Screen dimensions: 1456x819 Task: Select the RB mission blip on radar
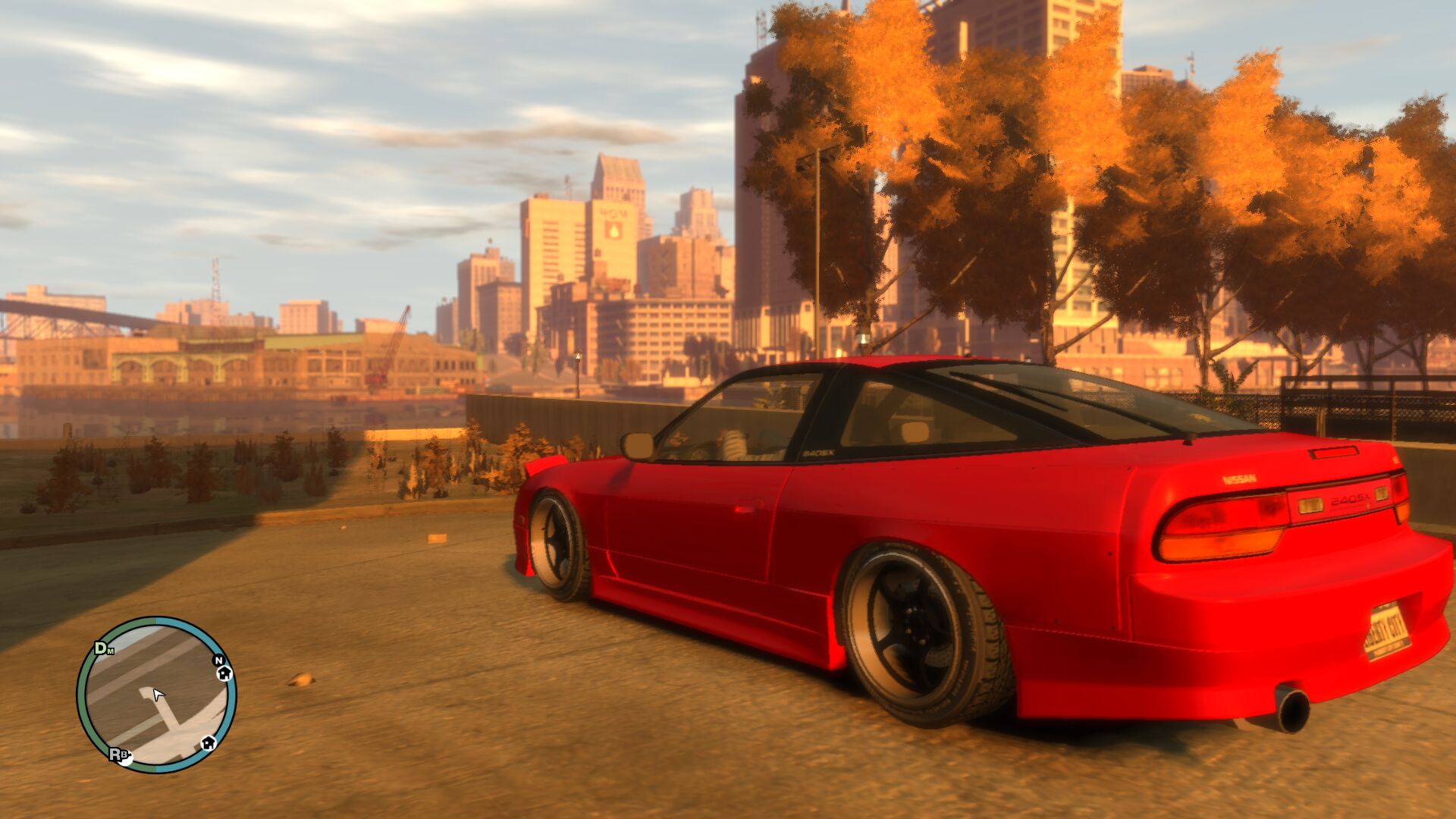pyautogui.click(x=118, y=755)
